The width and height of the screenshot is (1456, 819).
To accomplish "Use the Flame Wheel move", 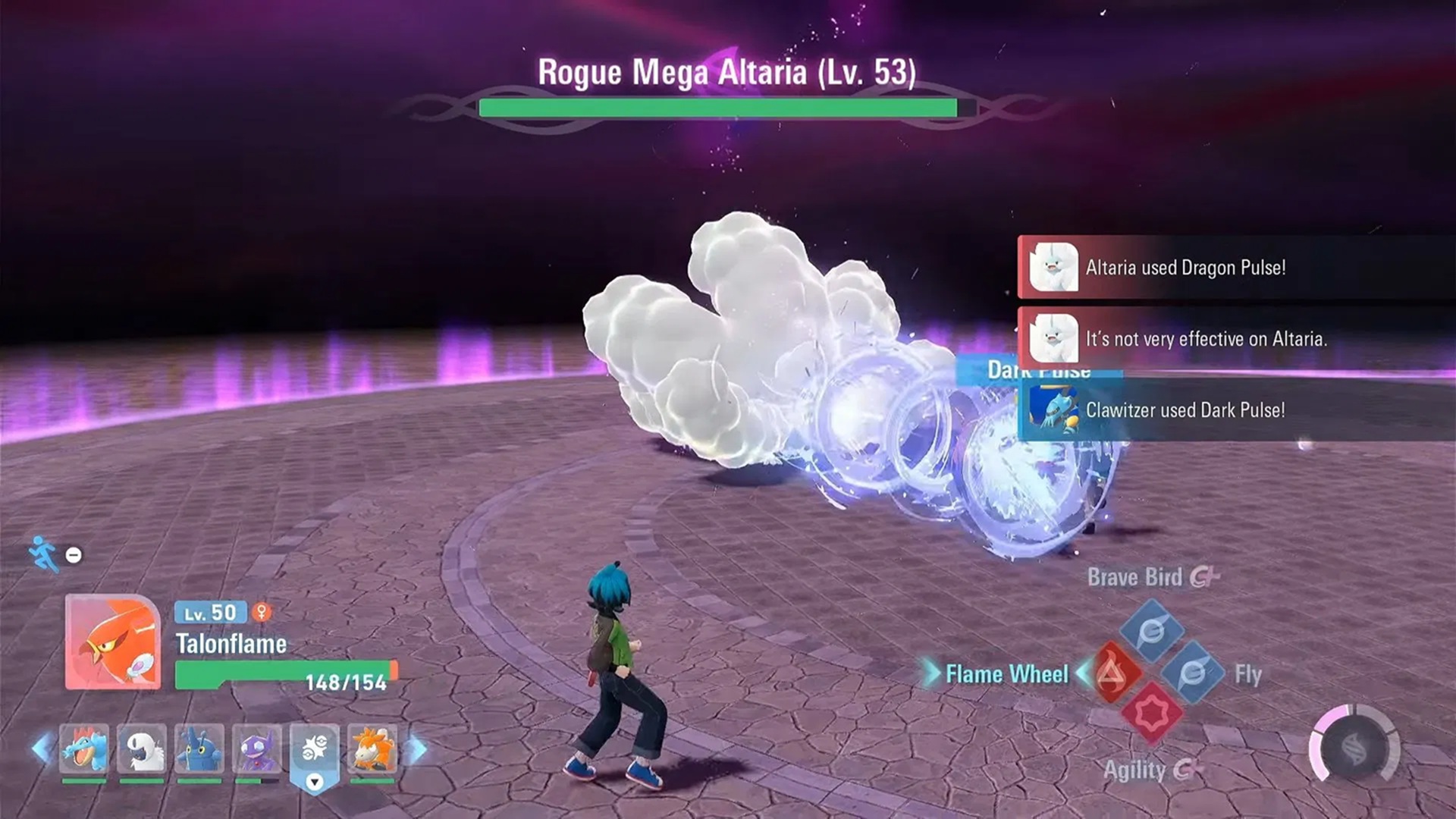I will 1110,673.
